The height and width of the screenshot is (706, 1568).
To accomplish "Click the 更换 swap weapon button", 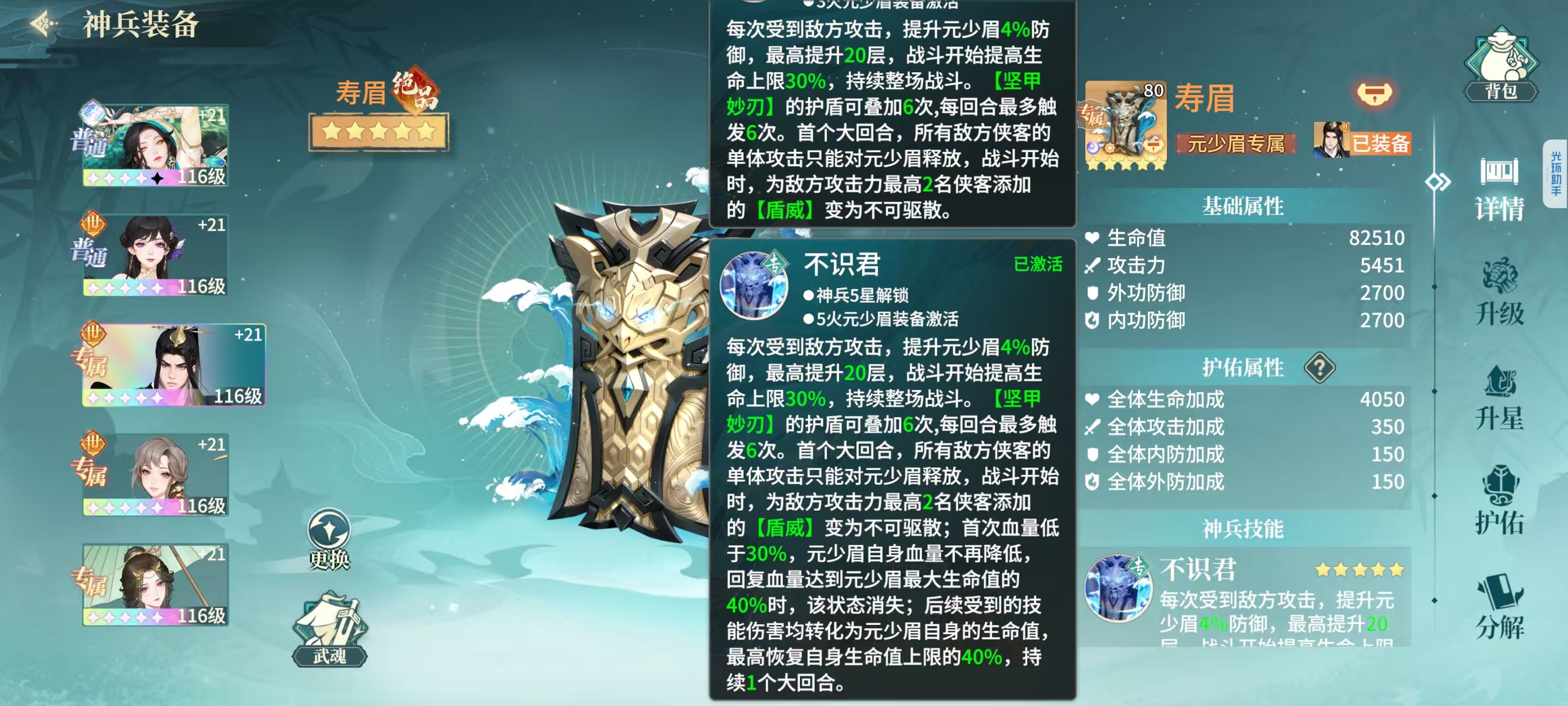I will pyautogui.click(x=329, y=539).
